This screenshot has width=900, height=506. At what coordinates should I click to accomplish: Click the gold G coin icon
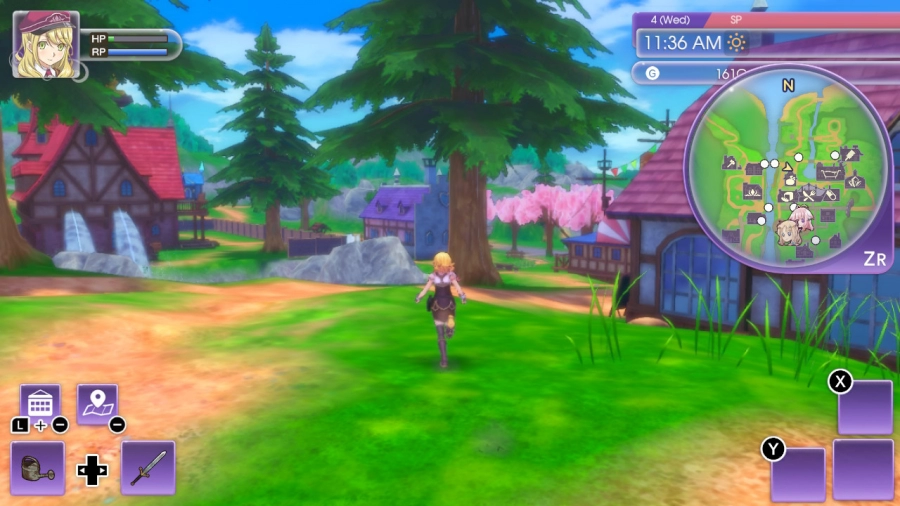[653, 73]
